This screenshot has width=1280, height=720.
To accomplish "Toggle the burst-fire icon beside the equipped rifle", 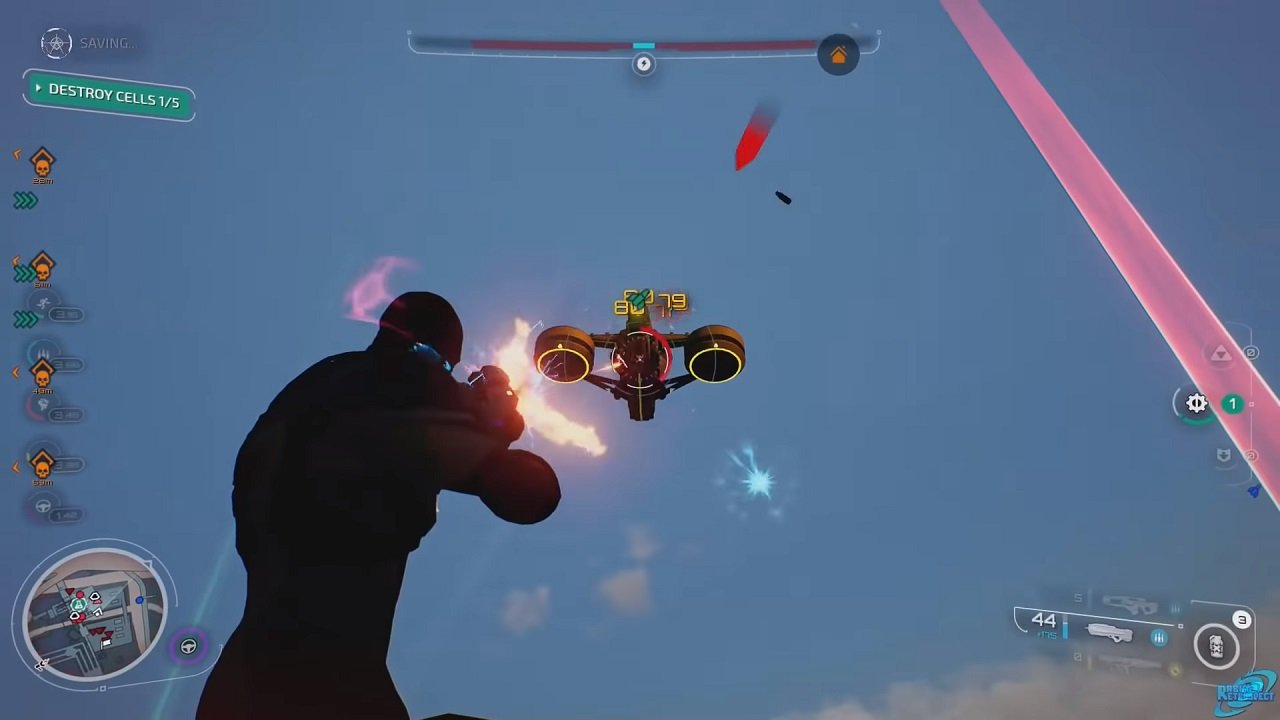I will click(x=1159, y=637).
